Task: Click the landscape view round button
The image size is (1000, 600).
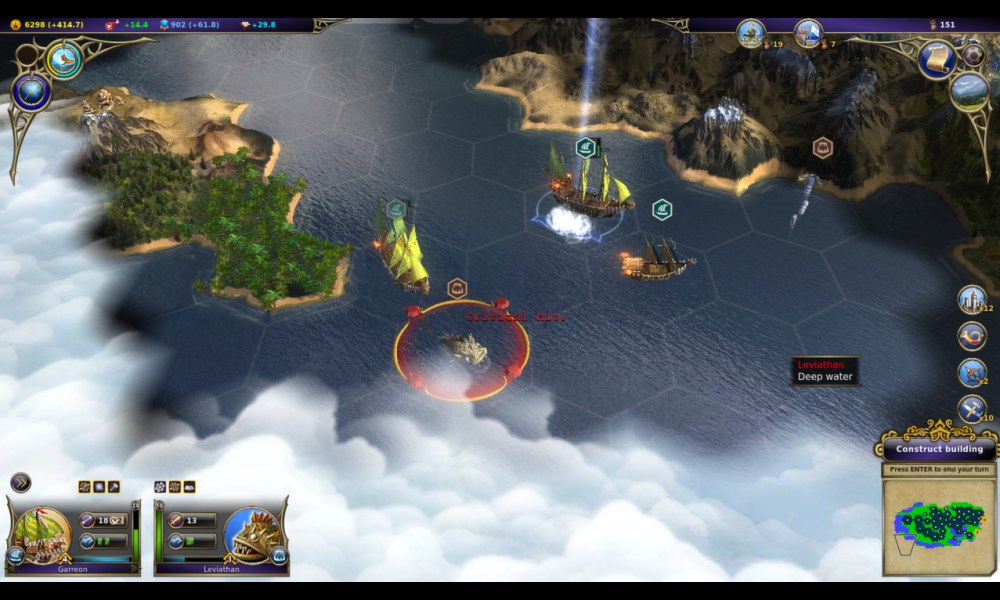Action: pos(969,92)
